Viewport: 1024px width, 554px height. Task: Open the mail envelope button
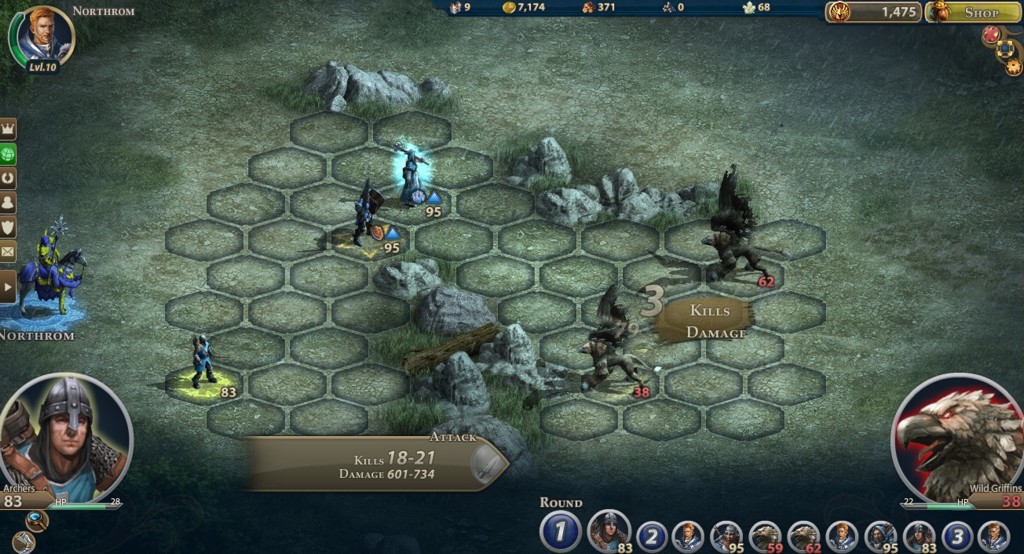(x=9, y=251)
